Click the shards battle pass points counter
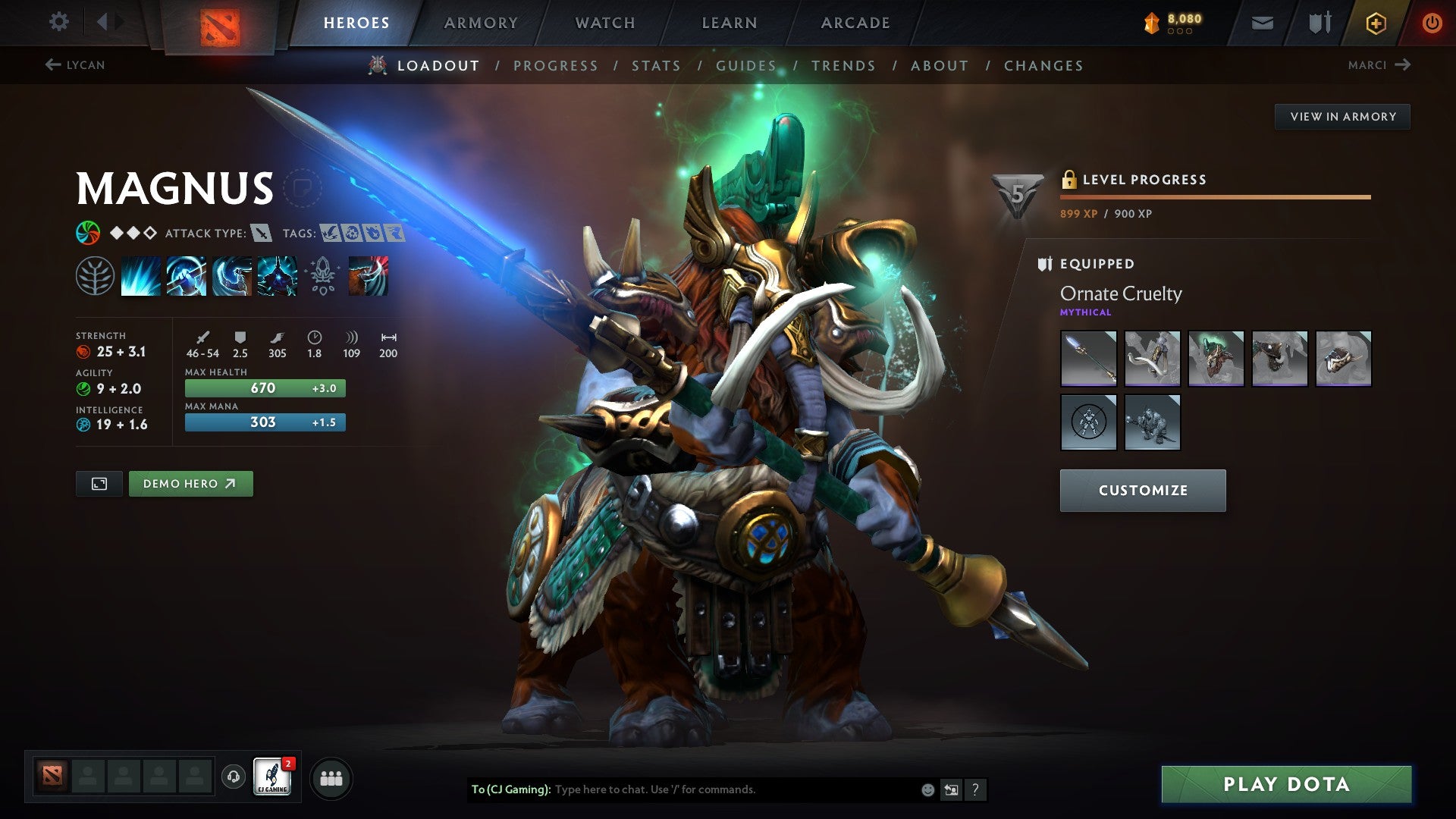The image size is (1456, 819). point(1172,22)
